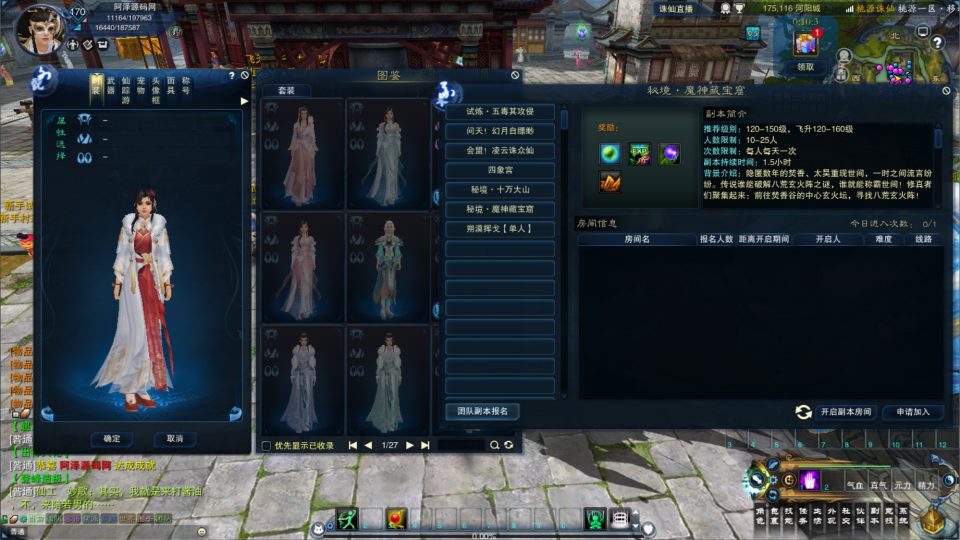Viewport: 960px width, 540px height.
Task: Toggle the 优先显示已收录 checkbox
Action: tap(266, 445)
